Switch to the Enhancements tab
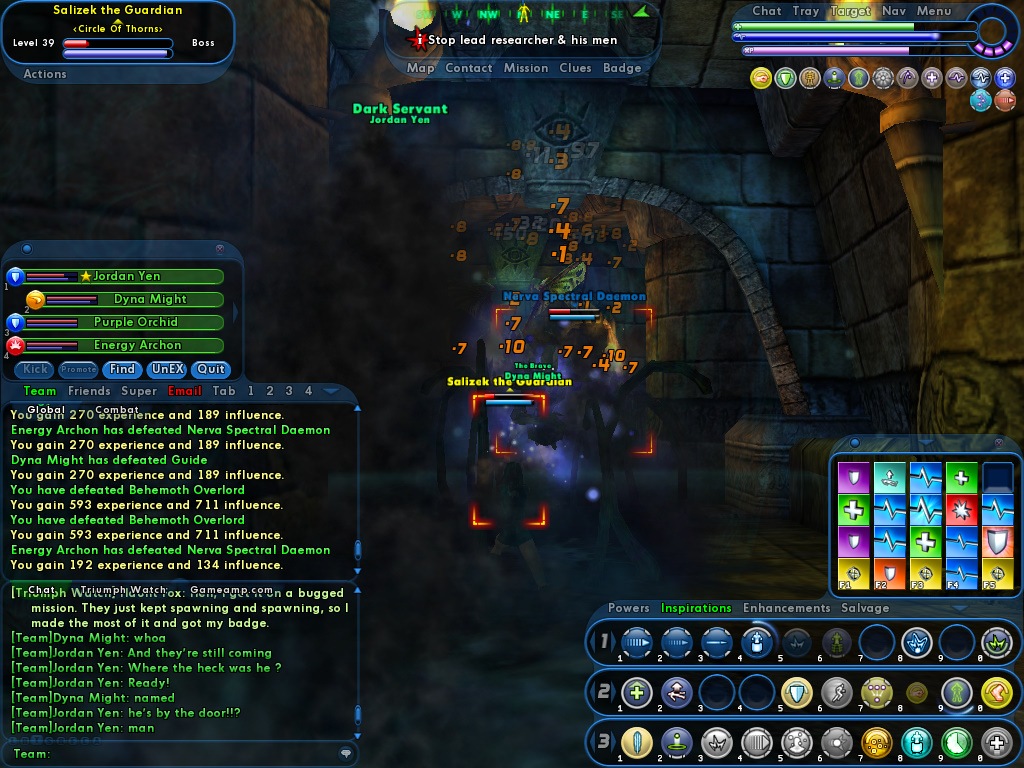 click(x=786, y=608)
